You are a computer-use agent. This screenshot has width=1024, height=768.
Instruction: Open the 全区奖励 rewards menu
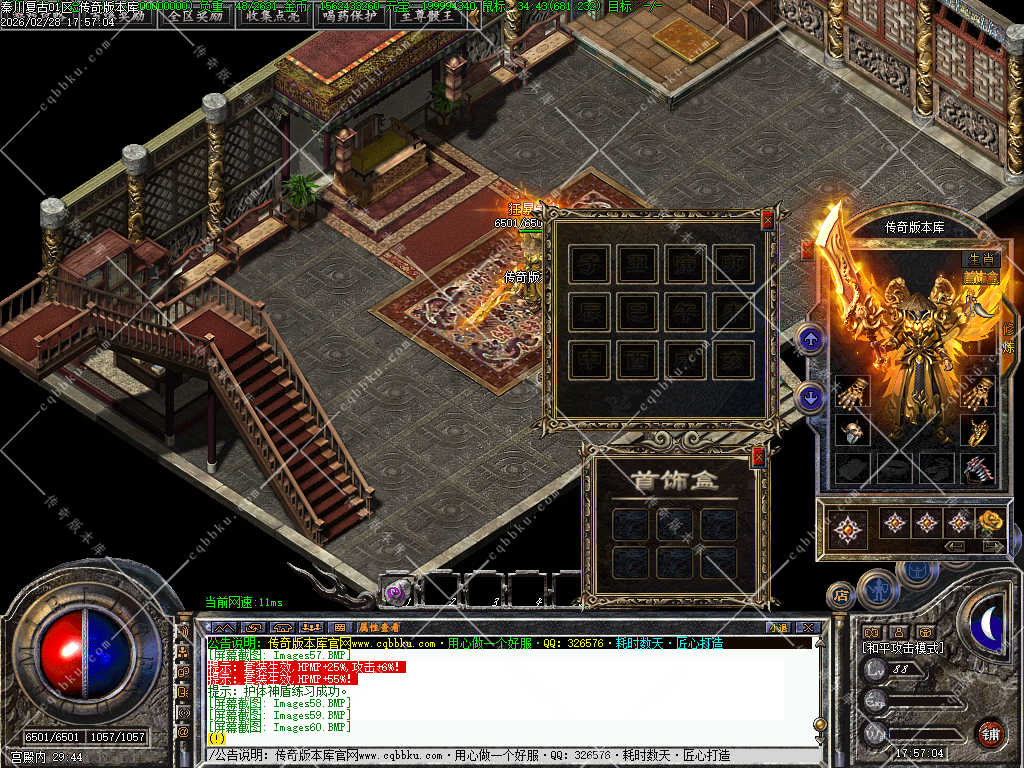pyautogui.click(x=196, y=15)
